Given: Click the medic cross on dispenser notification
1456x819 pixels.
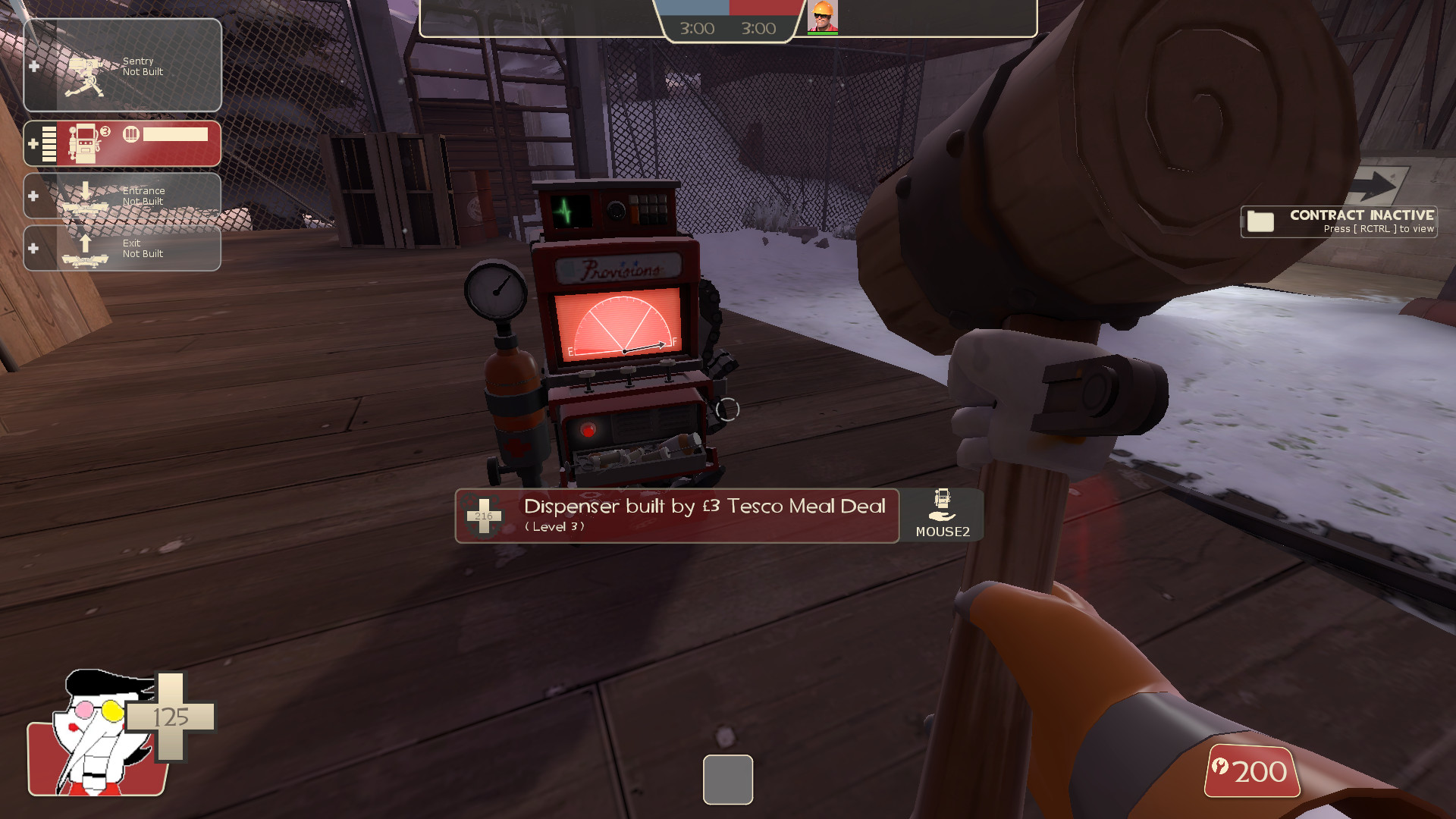Looking at the screenshot, I should click(x=484, y=516).
